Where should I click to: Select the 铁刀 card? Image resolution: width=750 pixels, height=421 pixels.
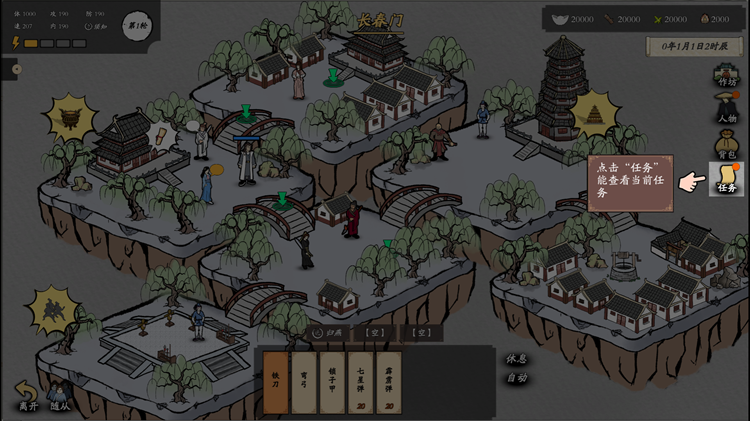tap(276, 382)
